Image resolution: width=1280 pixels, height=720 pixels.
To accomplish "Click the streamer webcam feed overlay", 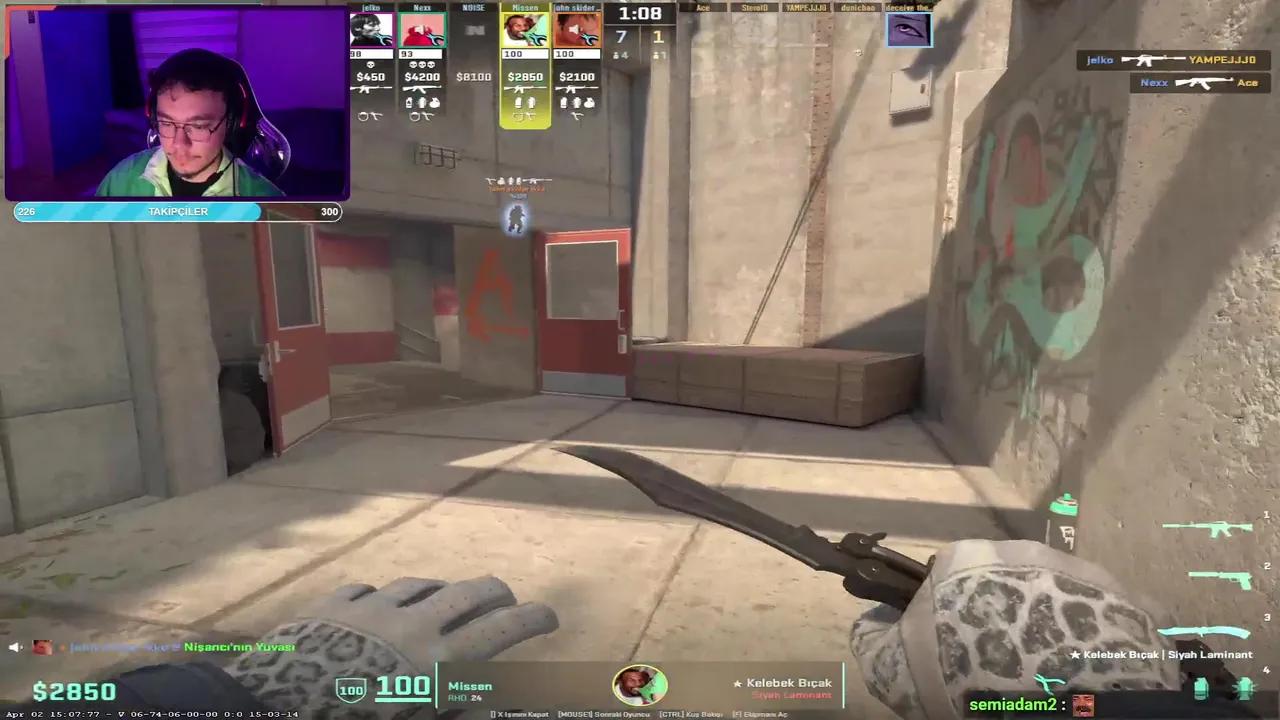I will (x=178, y=100).
